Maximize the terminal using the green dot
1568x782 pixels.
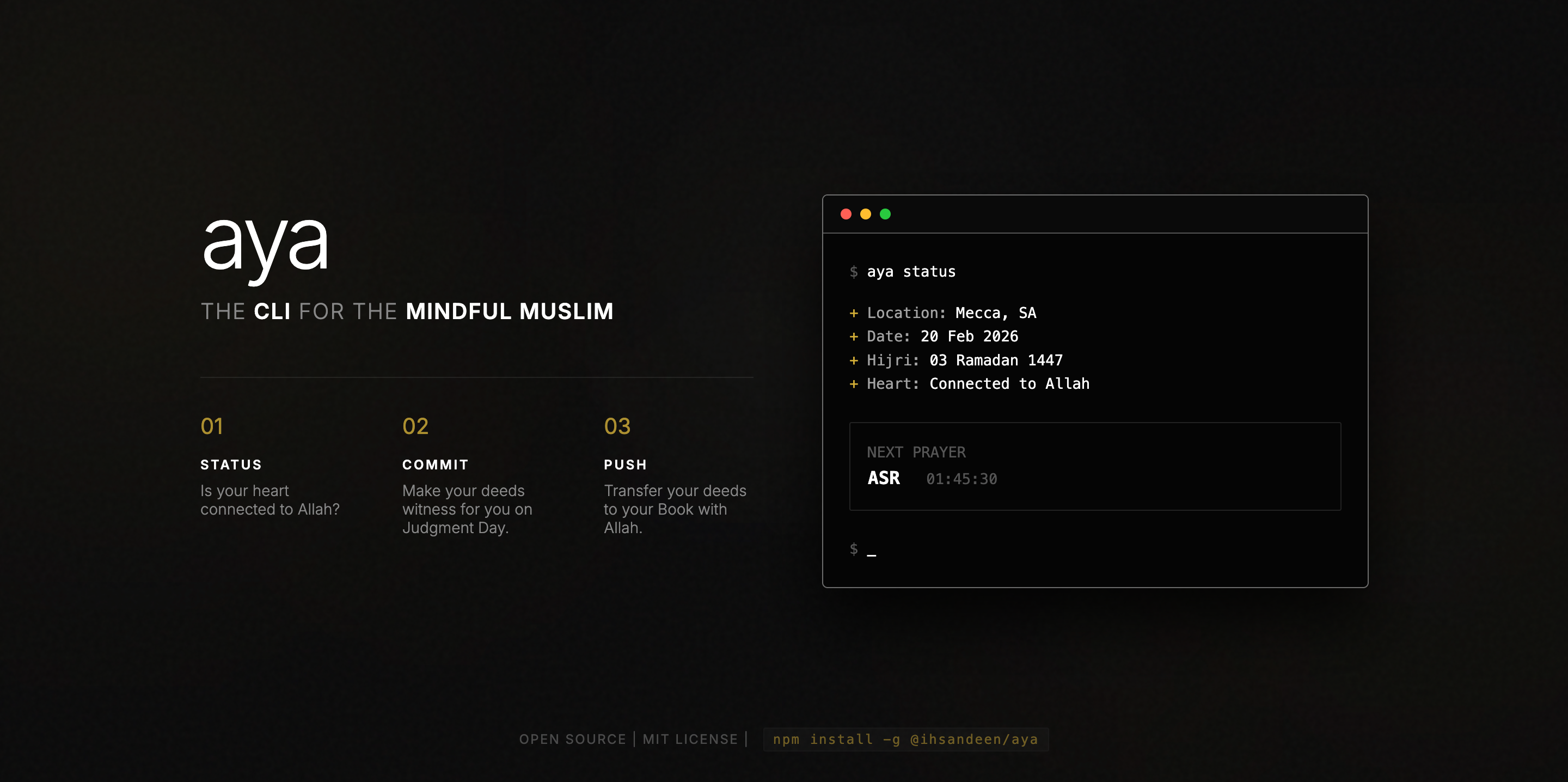(x=885, y=214)
